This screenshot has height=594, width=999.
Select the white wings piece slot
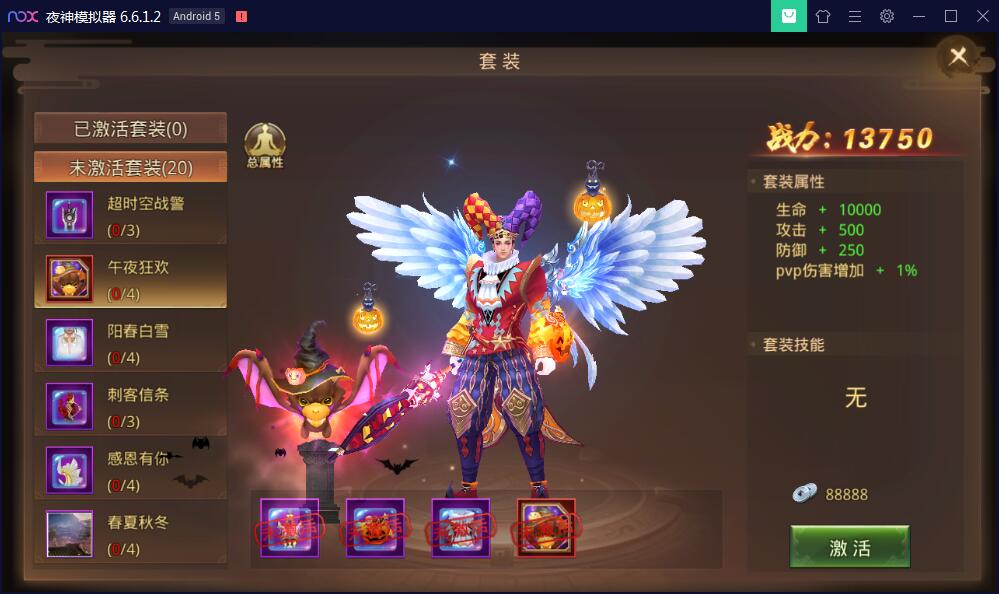tap(461, 527)
